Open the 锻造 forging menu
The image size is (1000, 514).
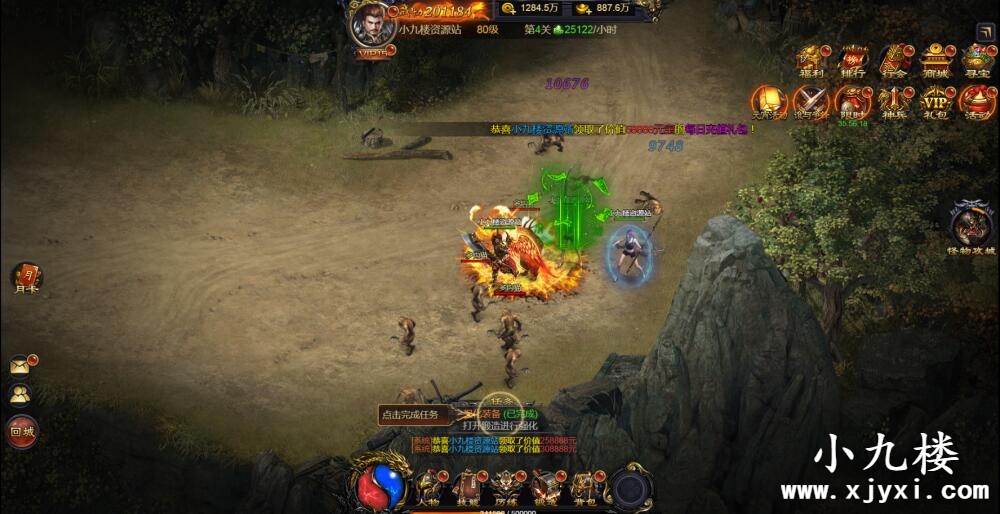coord(546,487)
